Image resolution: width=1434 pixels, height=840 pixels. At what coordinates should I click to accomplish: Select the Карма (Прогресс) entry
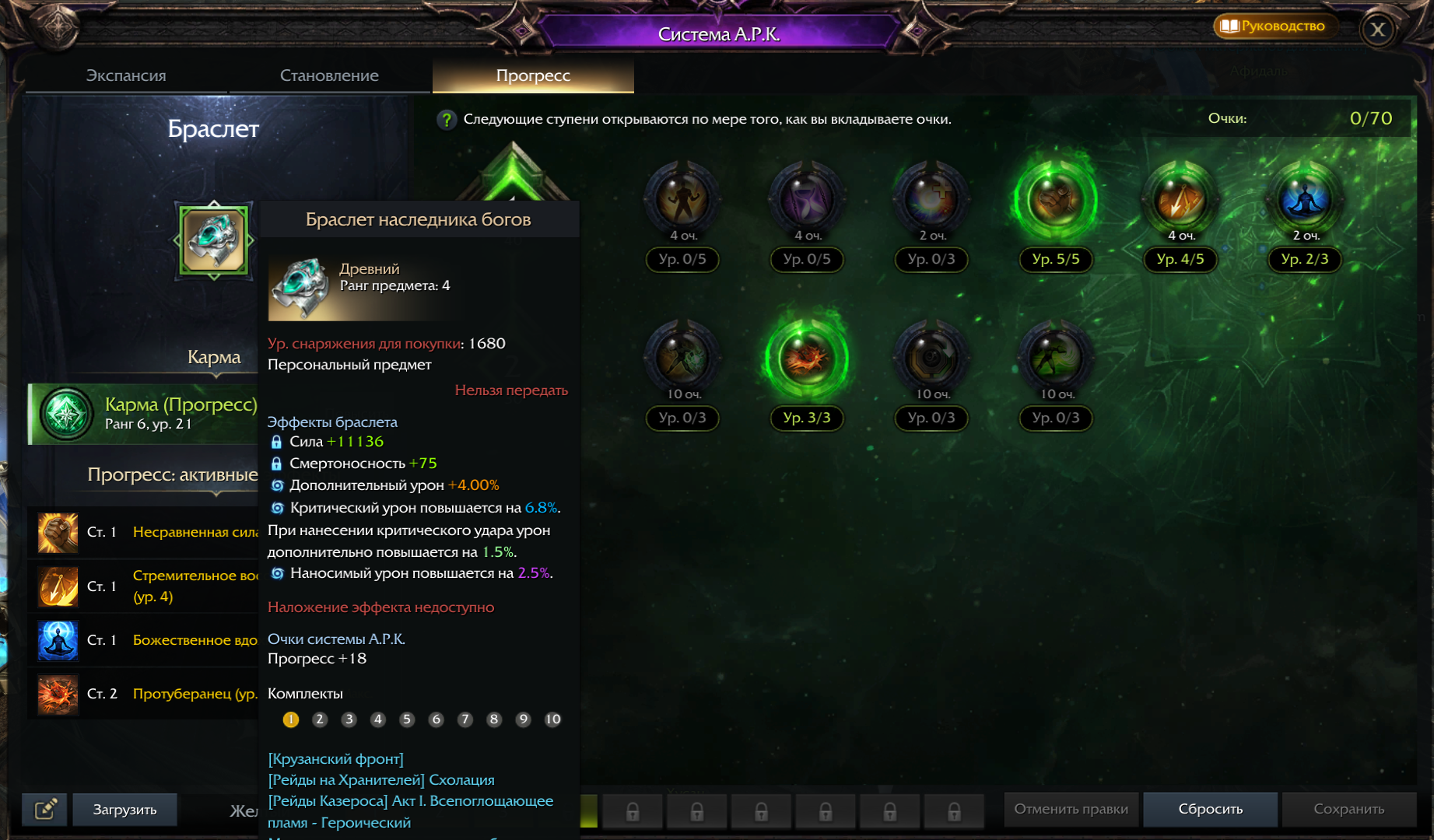(144, 414)
